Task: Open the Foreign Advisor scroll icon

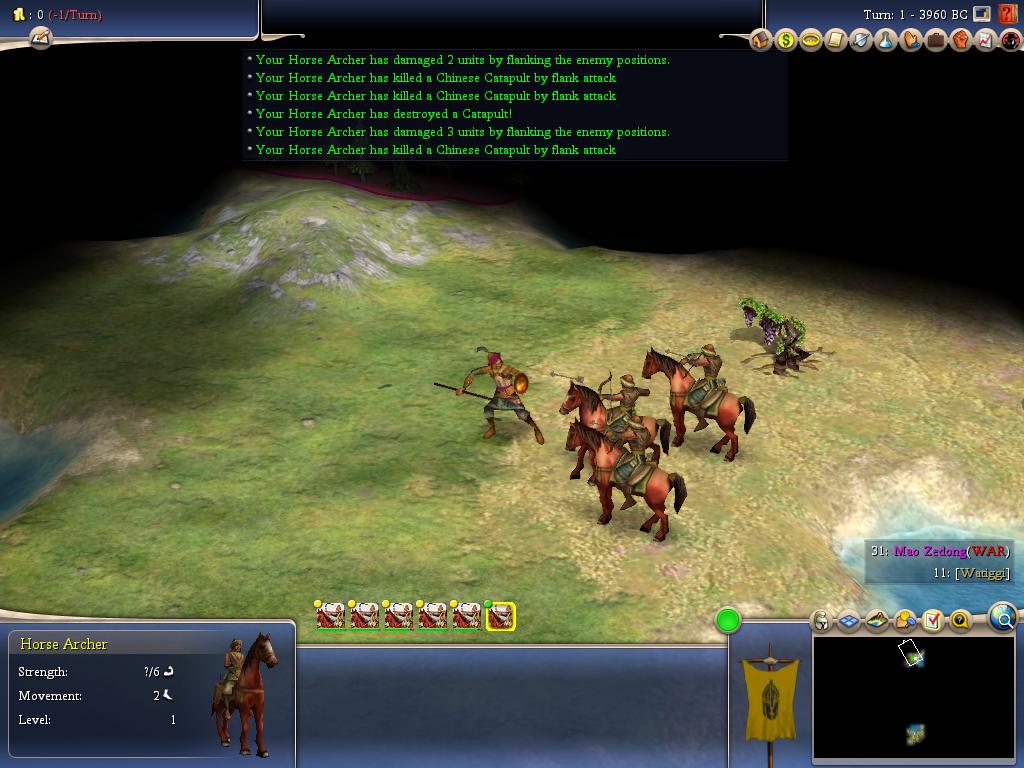Action: (836, 40)
